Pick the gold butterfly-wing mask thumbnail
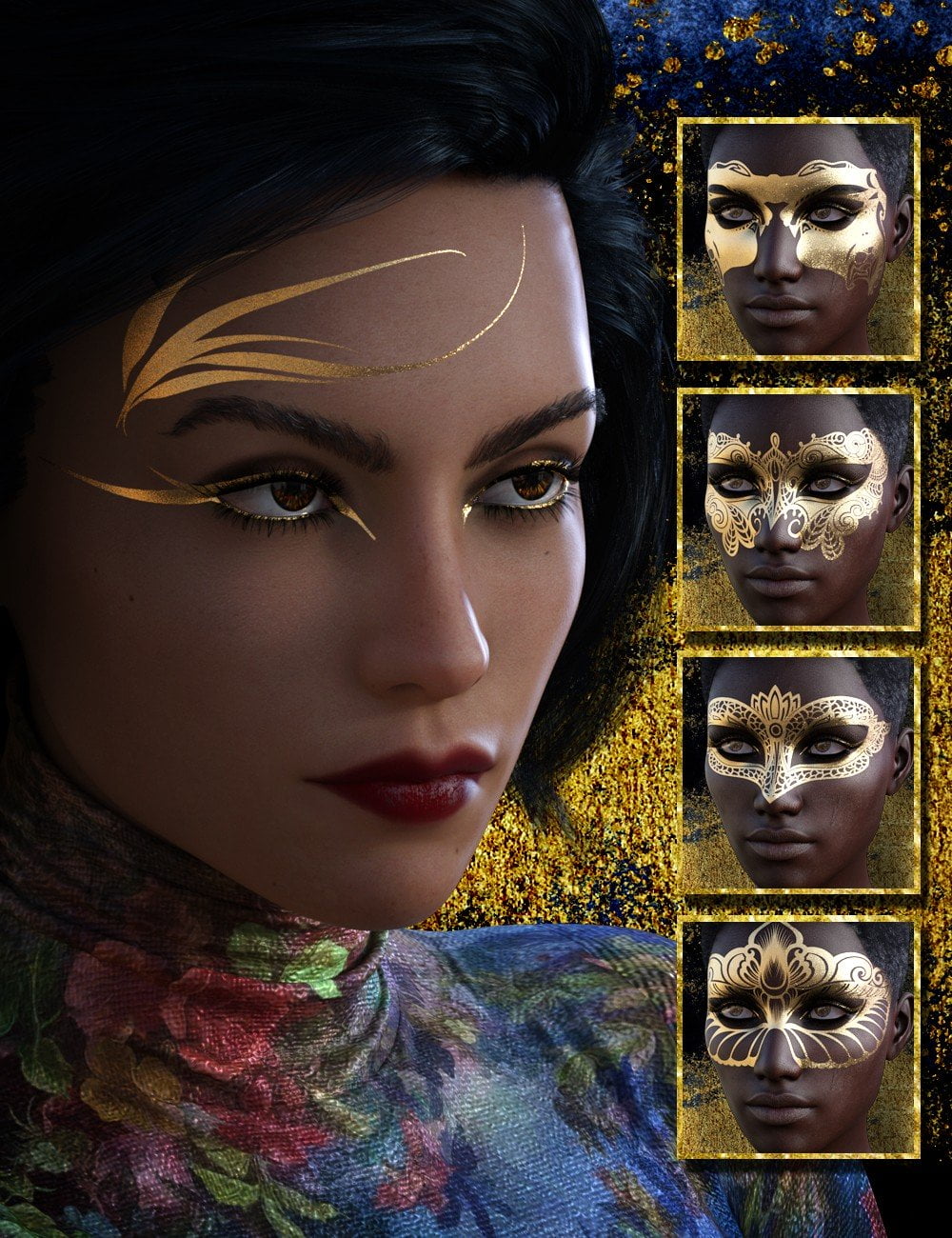Screen dimensions: 952x1238 (798, 1037)
